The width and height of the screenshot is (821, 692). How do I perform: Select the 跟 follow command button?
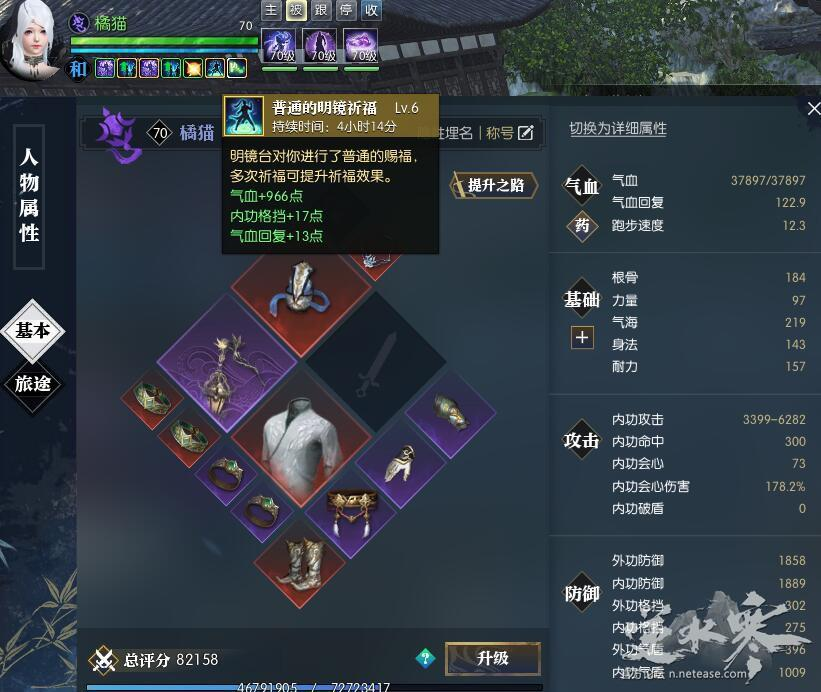click(321, 11)
